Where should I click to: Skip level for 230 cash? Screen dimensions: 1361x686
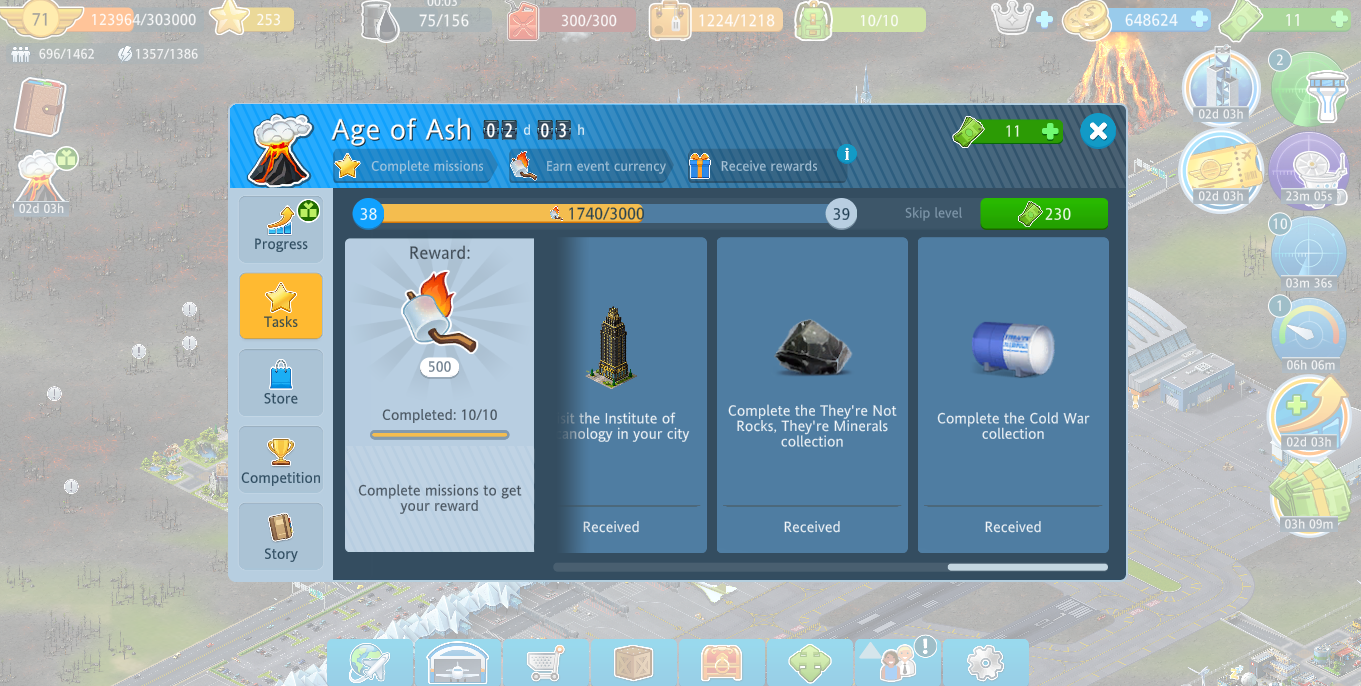[x=1043, y=214]
